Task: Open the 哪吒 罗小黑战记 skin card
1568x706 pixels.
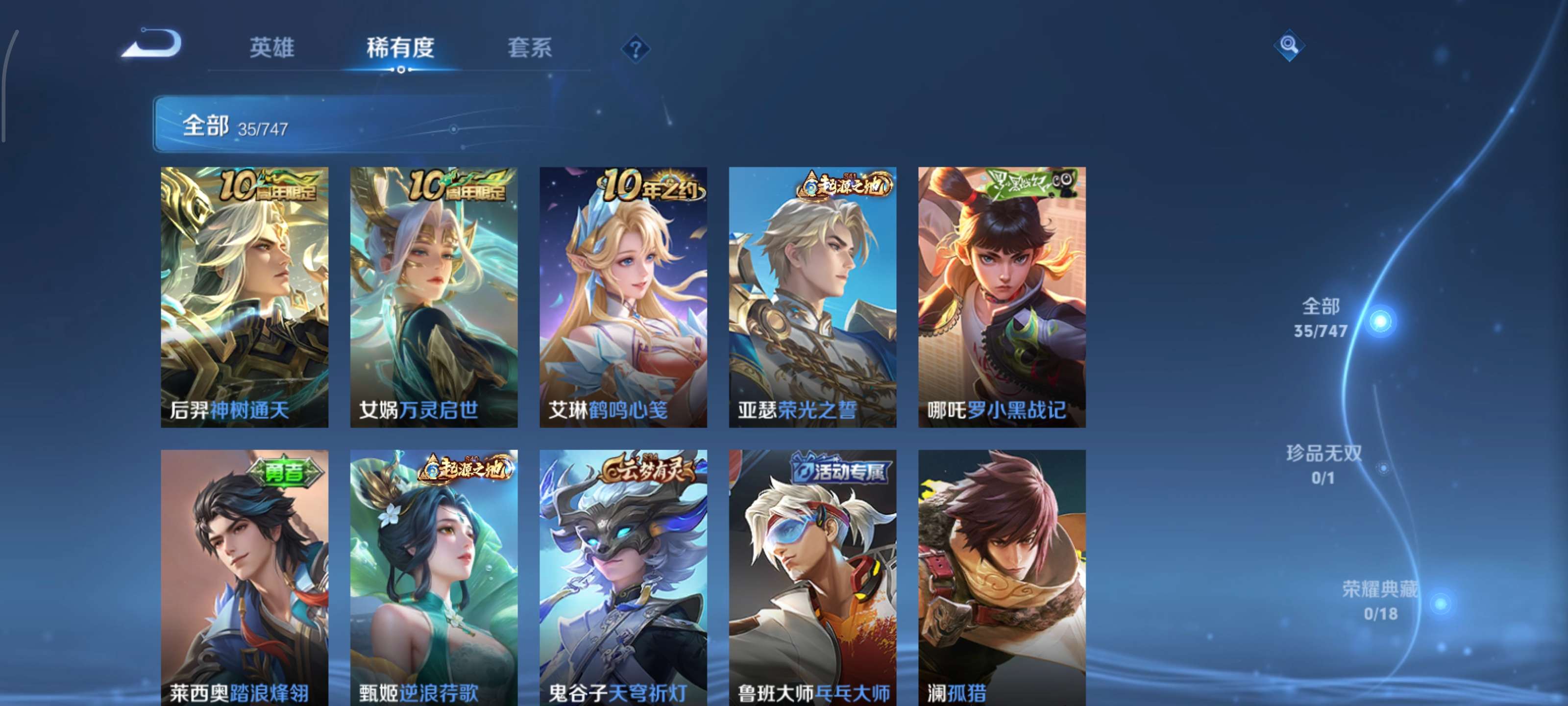Action: tap(1001, 299)
